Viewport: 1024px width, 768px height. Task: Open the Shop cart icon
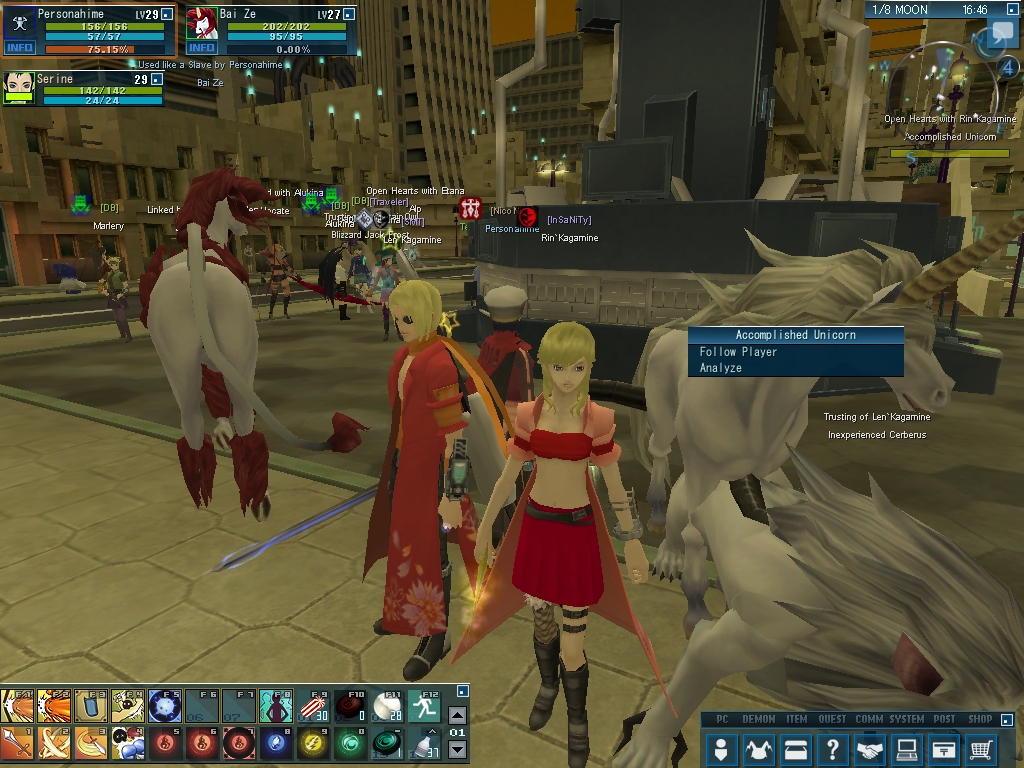click(981, 748)
